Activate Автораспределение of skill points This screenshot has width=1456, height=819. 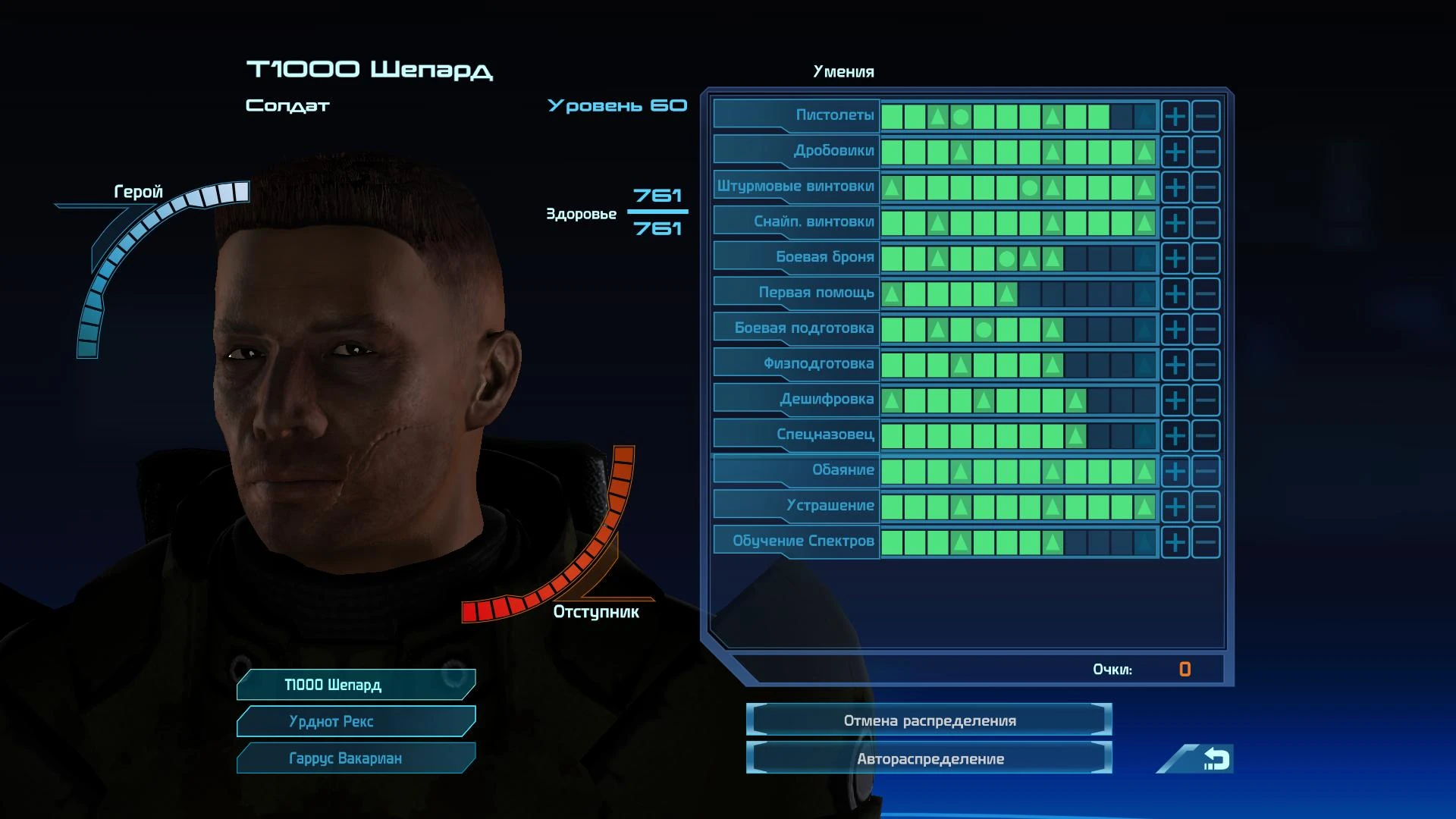coord(929,759)
